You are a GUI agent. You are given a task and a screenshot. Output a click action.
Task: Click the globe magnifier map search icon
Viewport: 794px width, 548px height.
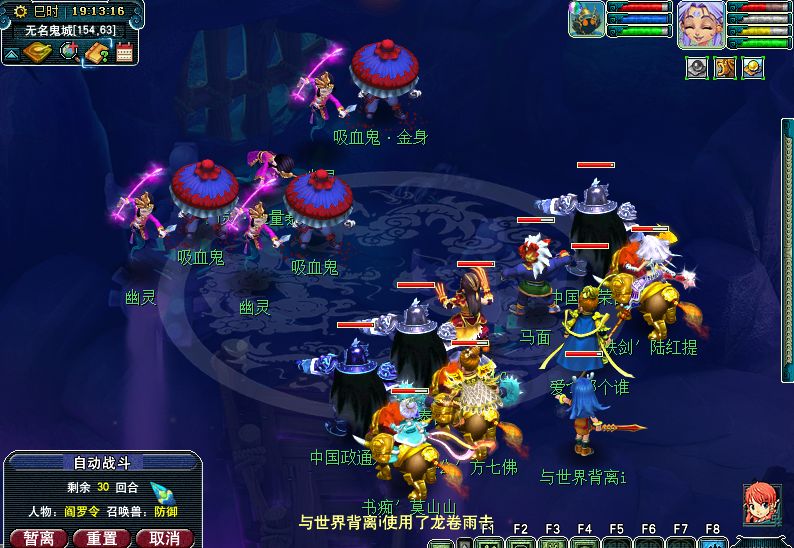pyautogui.click(x=69, y=51)
